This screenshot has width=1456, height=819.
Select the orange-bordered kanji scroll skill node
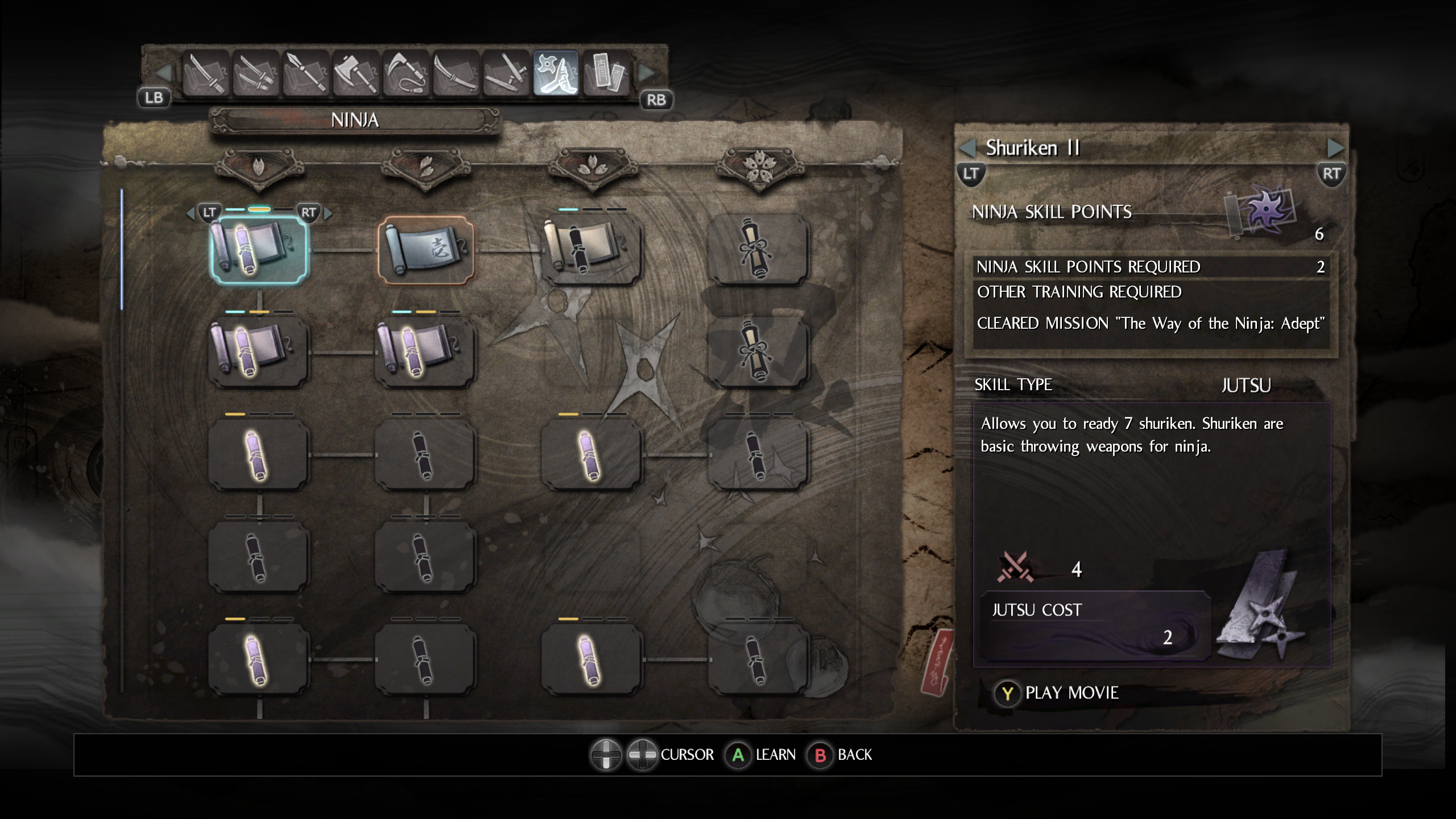(426, 250)
